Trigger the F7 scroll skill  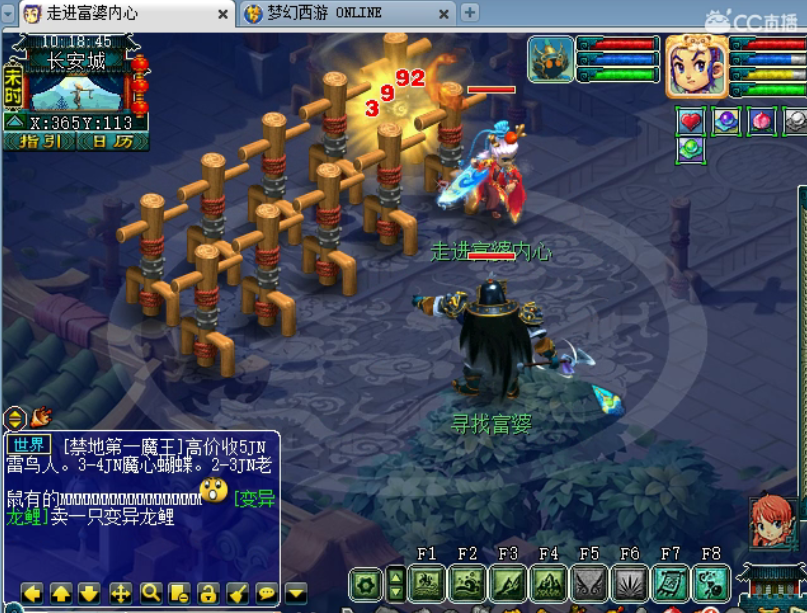click(670, 583)
